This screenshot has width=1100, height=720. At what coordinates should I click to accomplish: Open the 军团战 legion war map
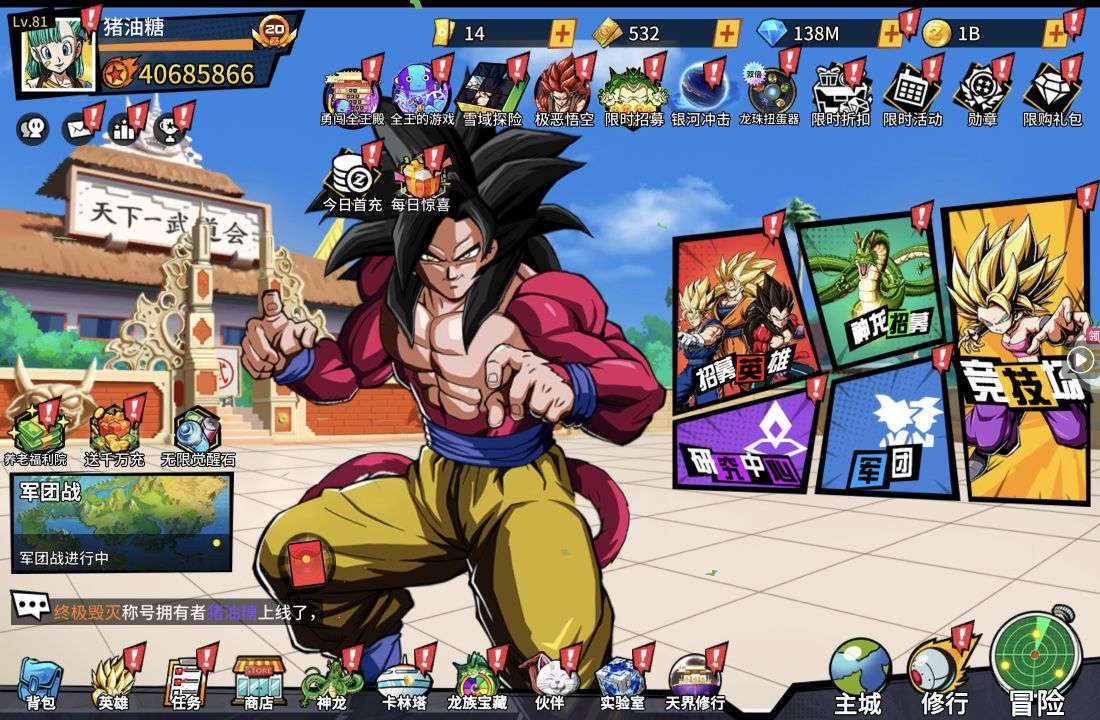point(121,522)
